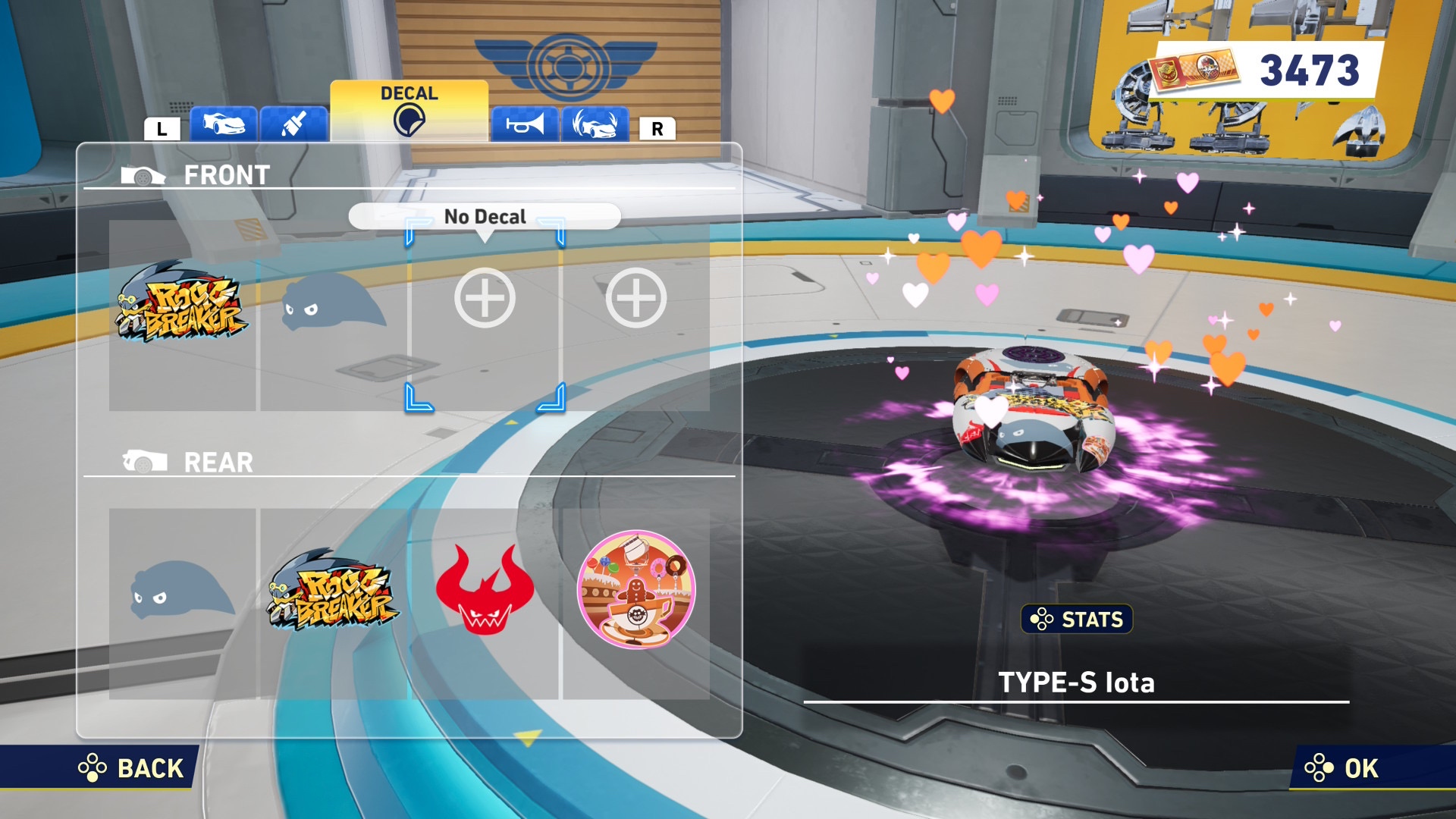Choose the front blue creature silhouette decal

click(x=334, y=315)
